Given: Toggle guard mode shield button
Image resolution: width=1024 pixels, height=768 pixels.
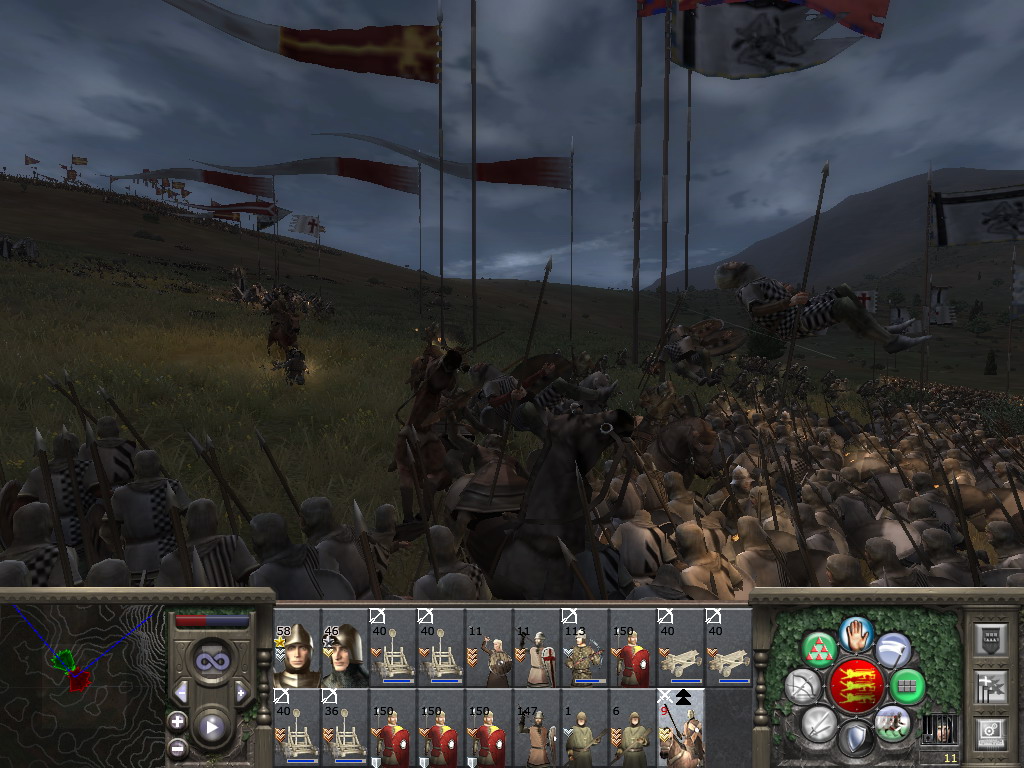Looking at the screenshot, I should (856, 740).
